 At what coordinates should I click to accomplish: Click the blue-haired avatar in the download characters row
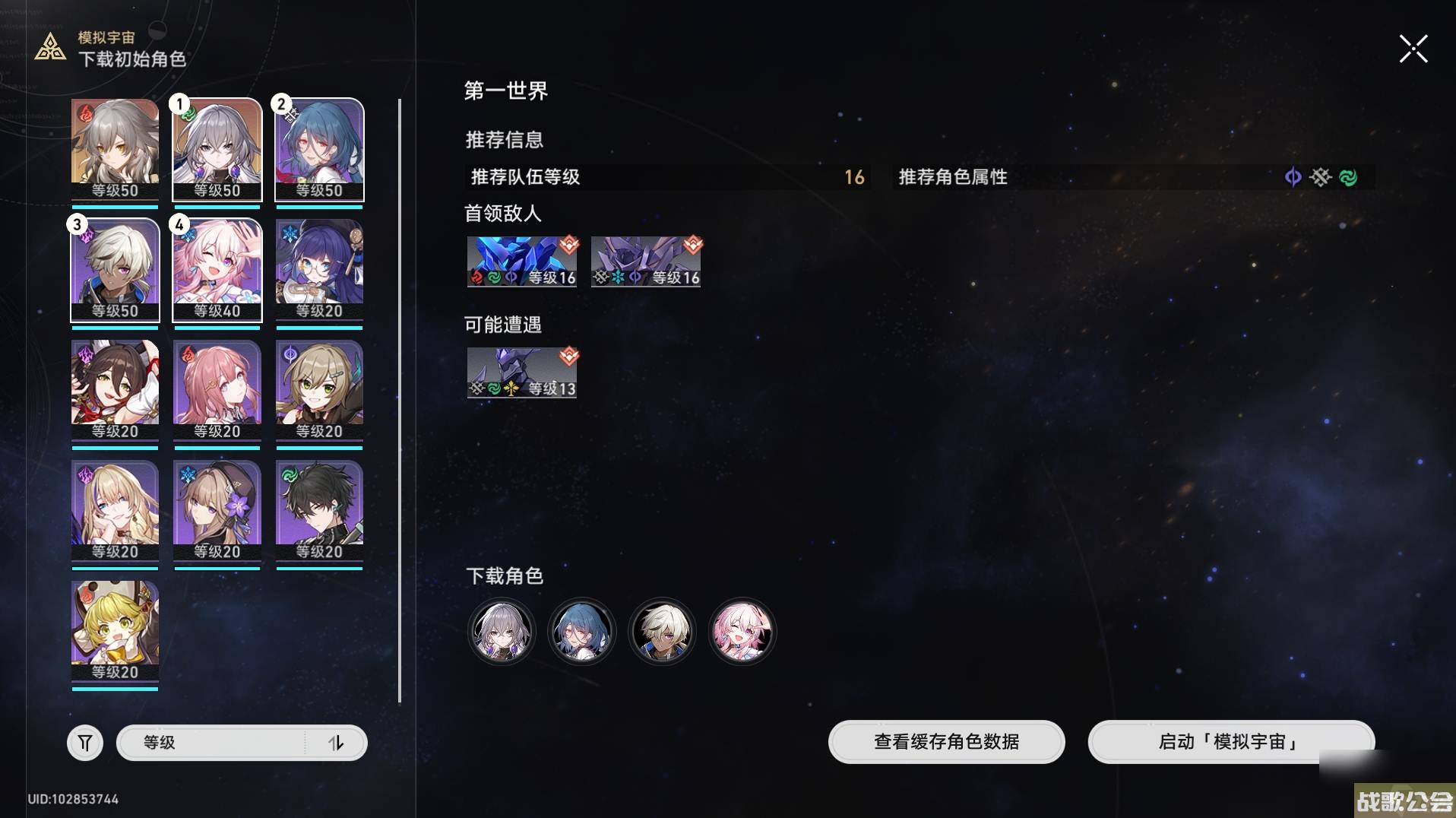581,631
